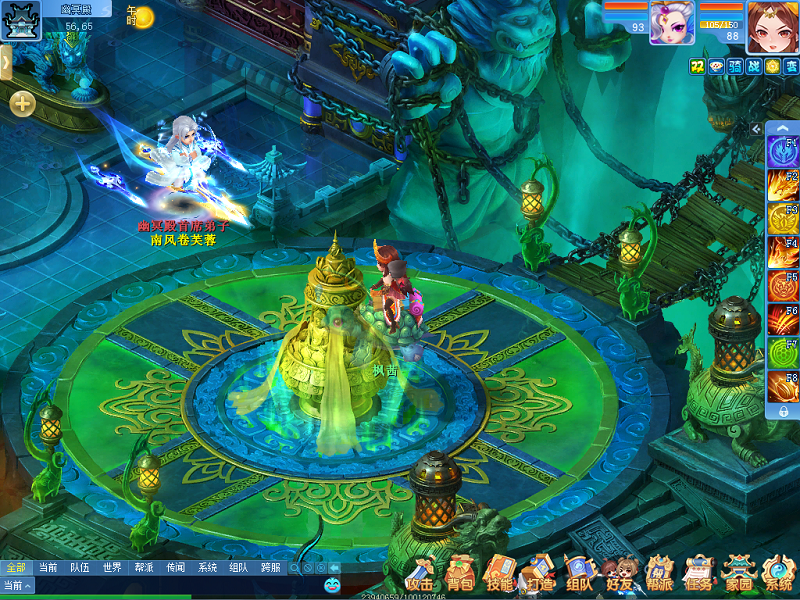Click the white-haired pet portrait

coord(672,23)
